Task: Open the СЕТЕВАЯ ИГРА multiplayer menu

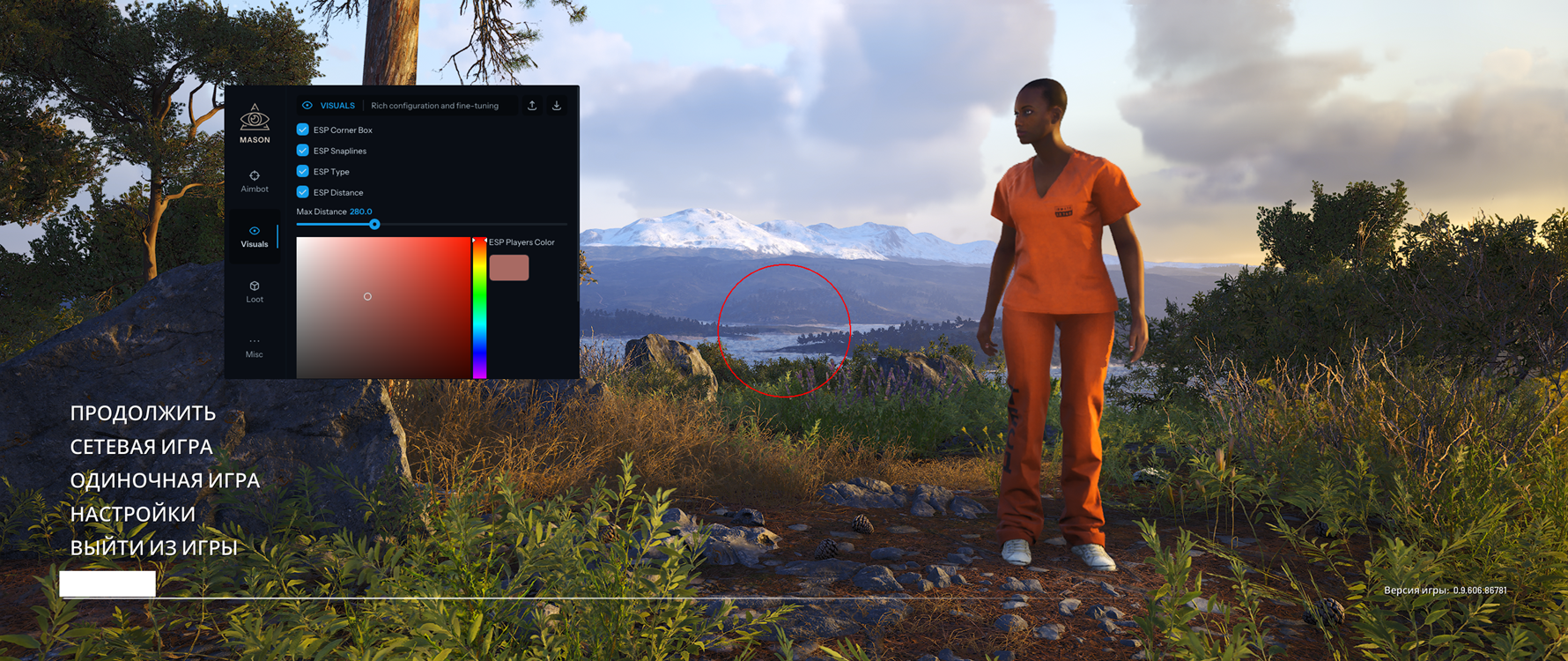Action: (141, 447)
